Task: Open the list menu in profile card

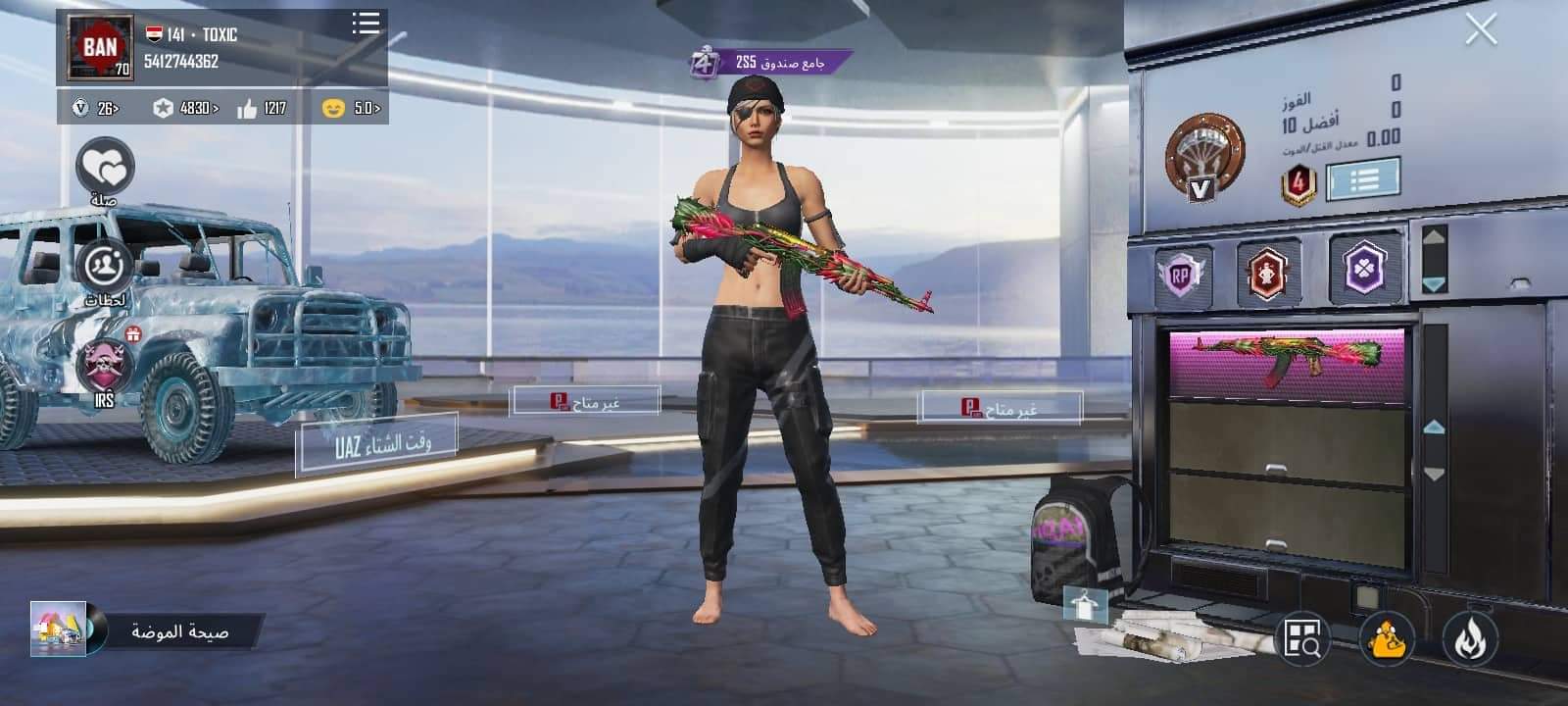Action: pyautogui.click(x=366, y=24)
